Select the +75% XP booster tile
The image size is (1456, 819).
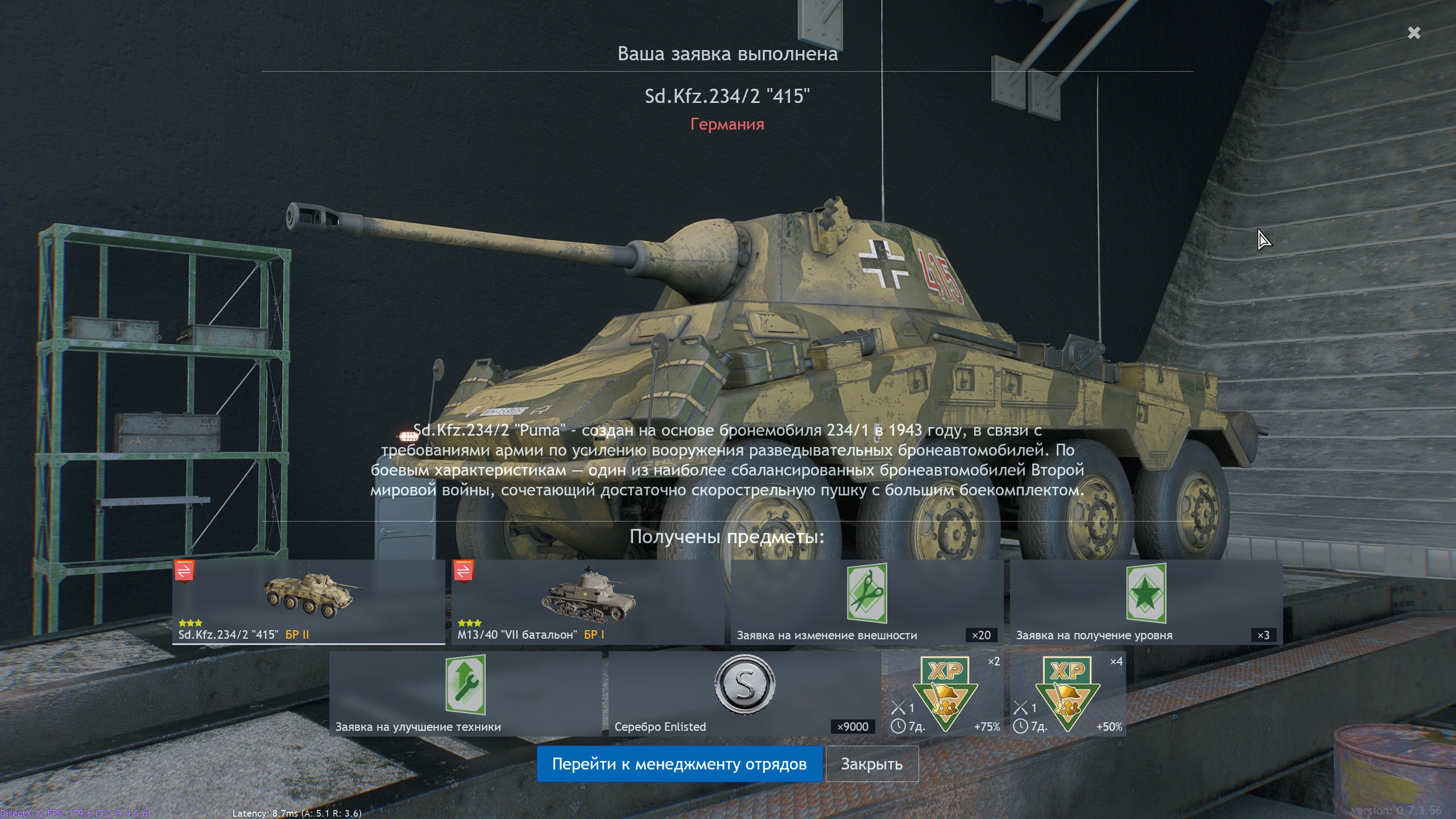945,693
